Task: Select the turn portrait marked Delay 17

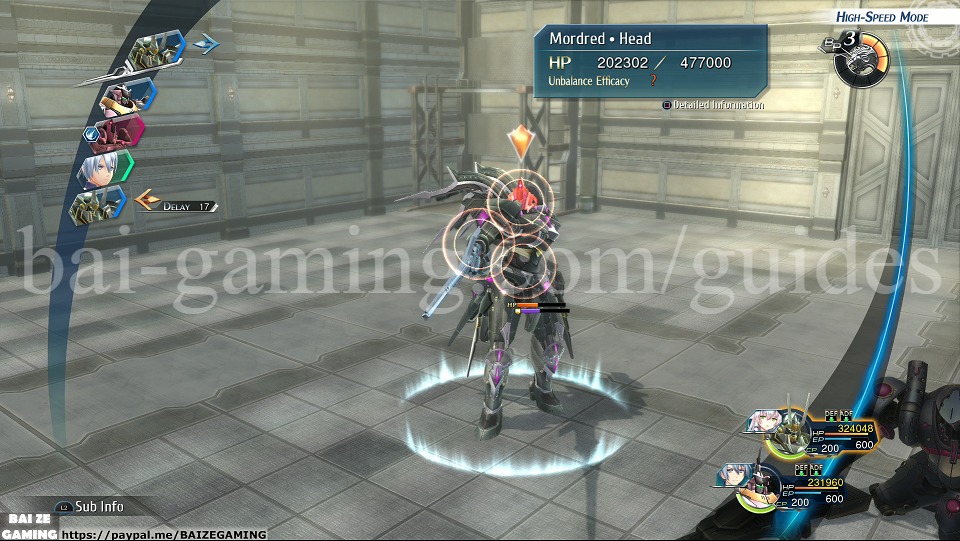Action: point(98,206)
